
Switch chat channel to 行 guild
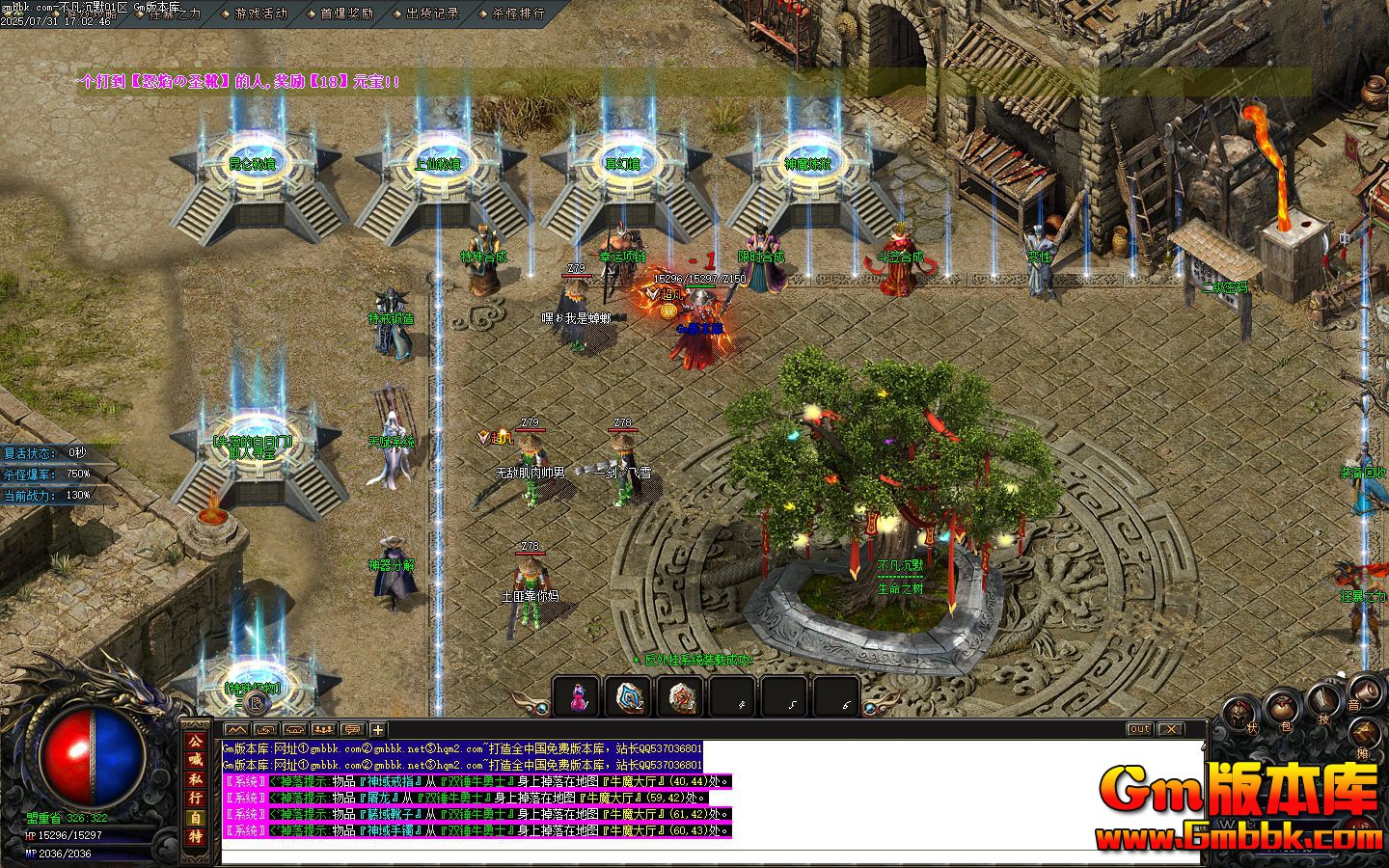coord(196,798)
